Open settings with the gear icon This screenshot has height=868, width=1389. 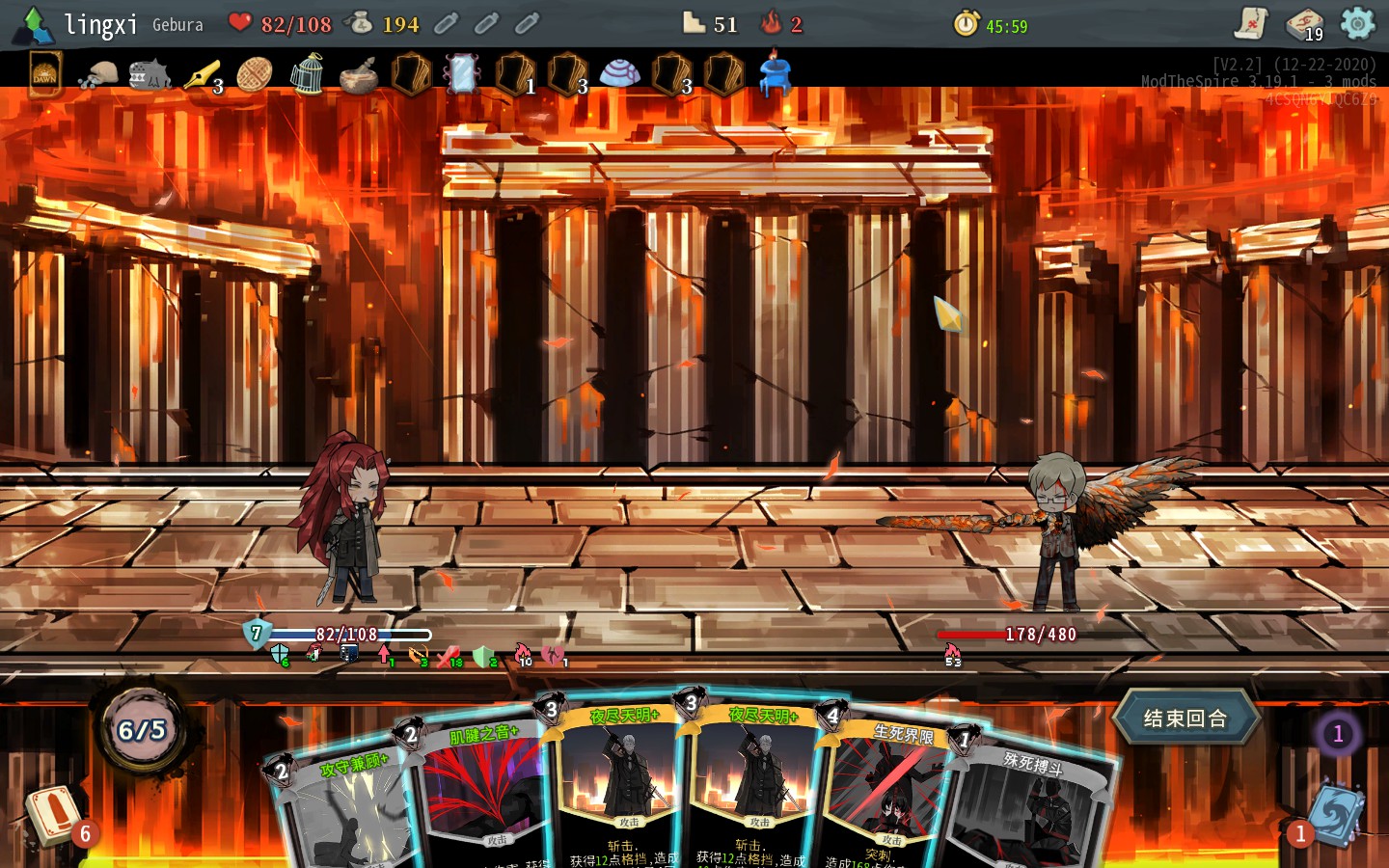coord(1357,23)
